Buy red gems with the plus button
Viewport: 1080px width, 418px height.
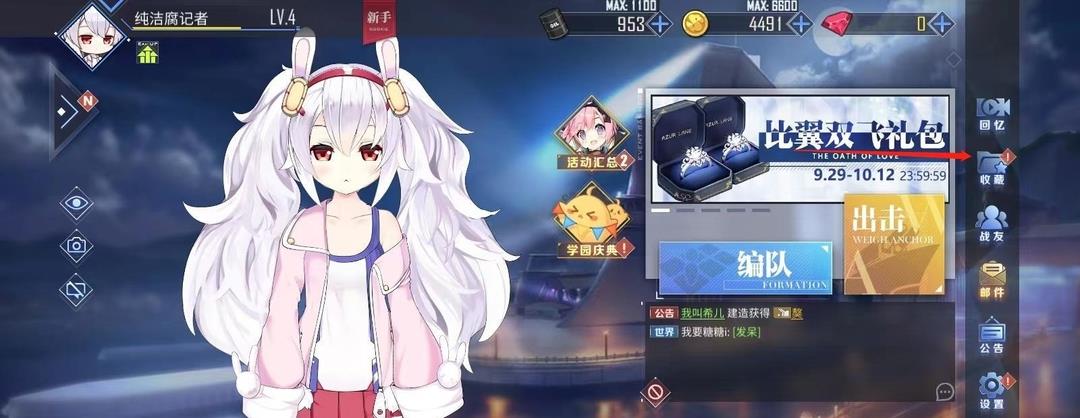(942, 24)
